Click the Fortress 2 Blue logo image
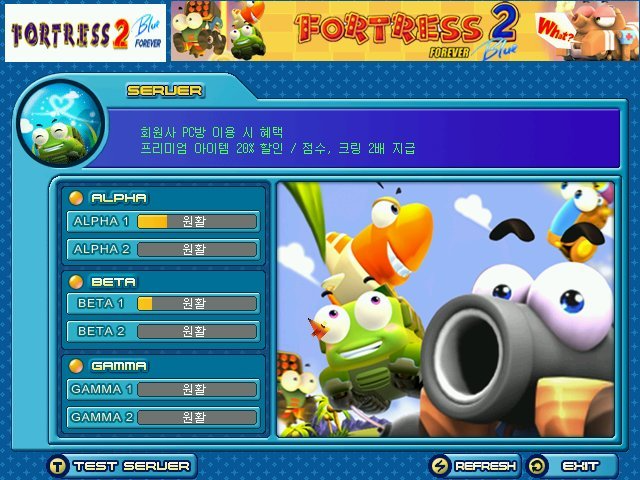This screenshot has width=640, height=480. click(84, 33)
